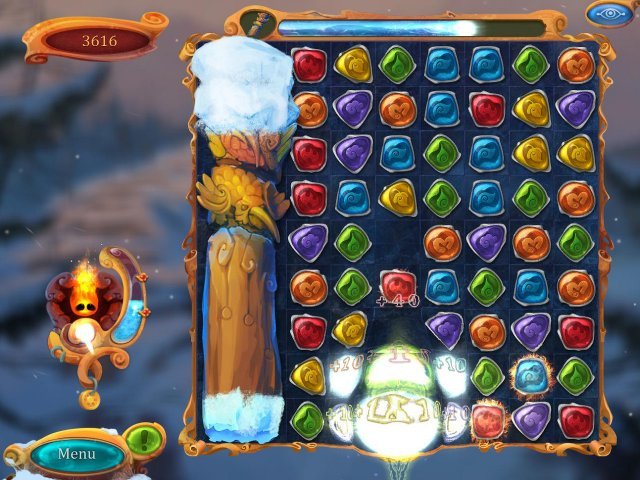Select the red tile with the fiery aura
This screenshot has height=480, width=640.
487,419
